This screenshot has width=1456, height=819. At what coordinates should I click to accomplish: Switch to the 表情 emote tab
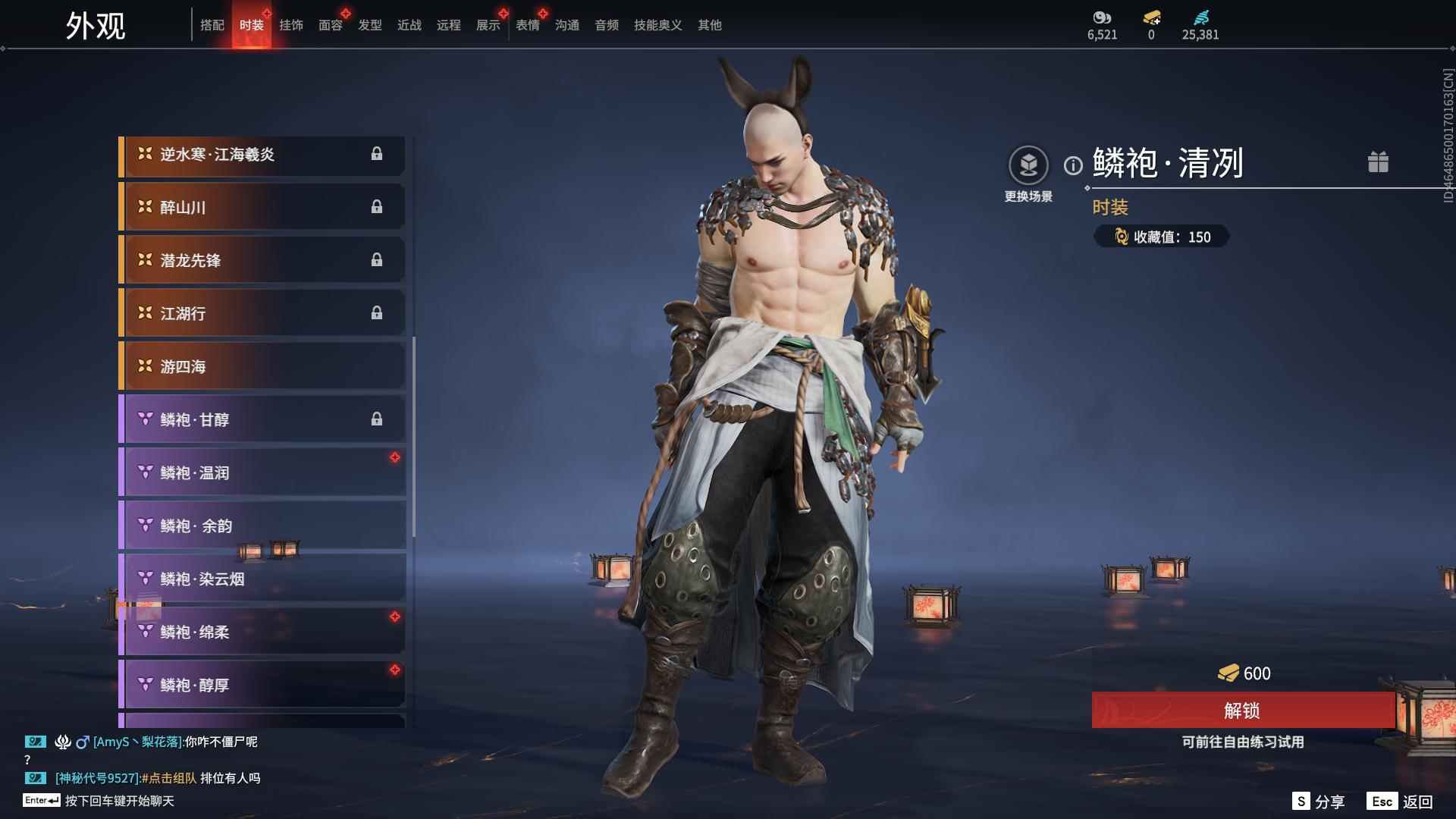(528, 25)
